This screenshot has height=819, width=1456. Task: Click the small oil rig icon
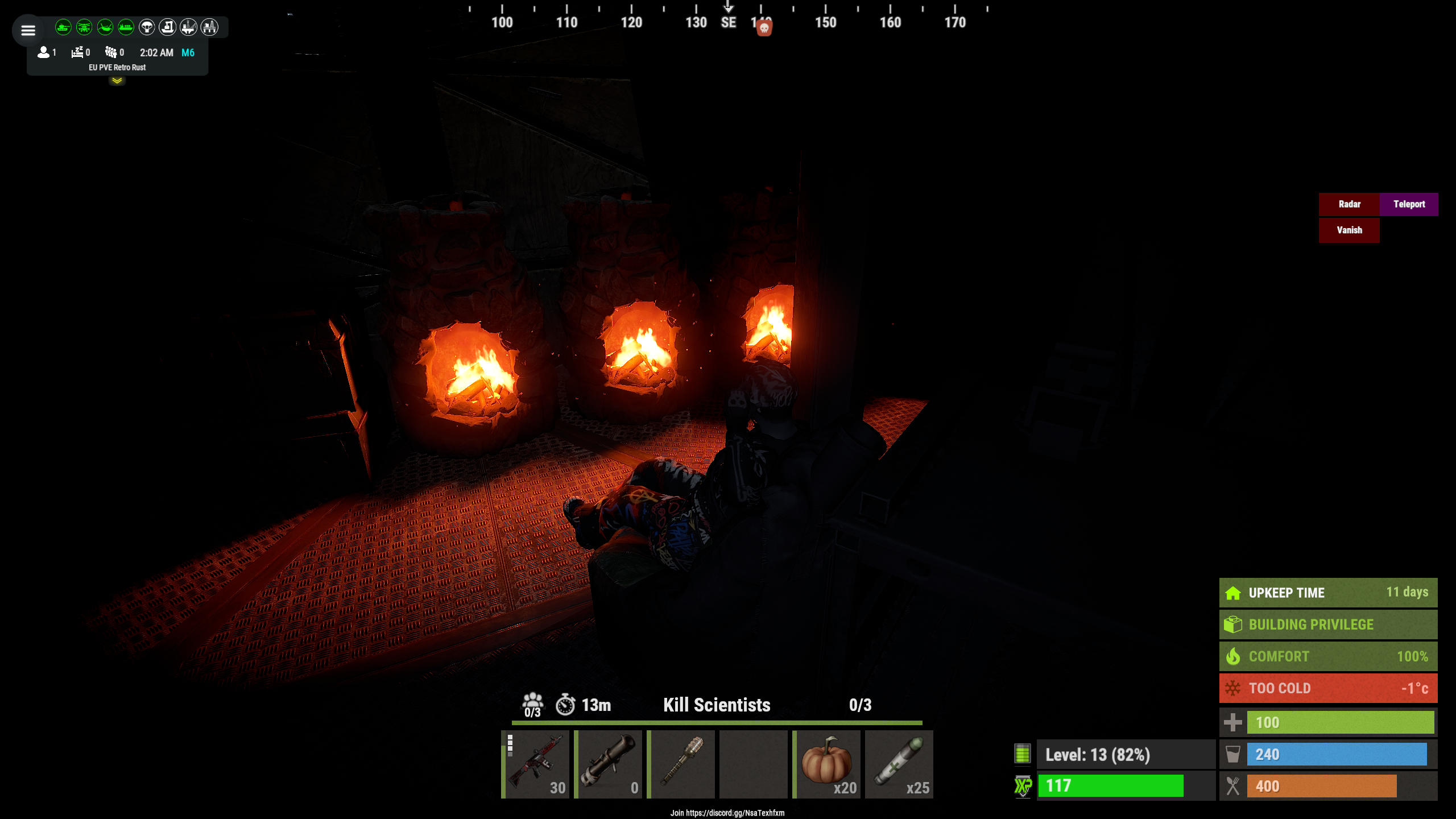pos(188,27)
